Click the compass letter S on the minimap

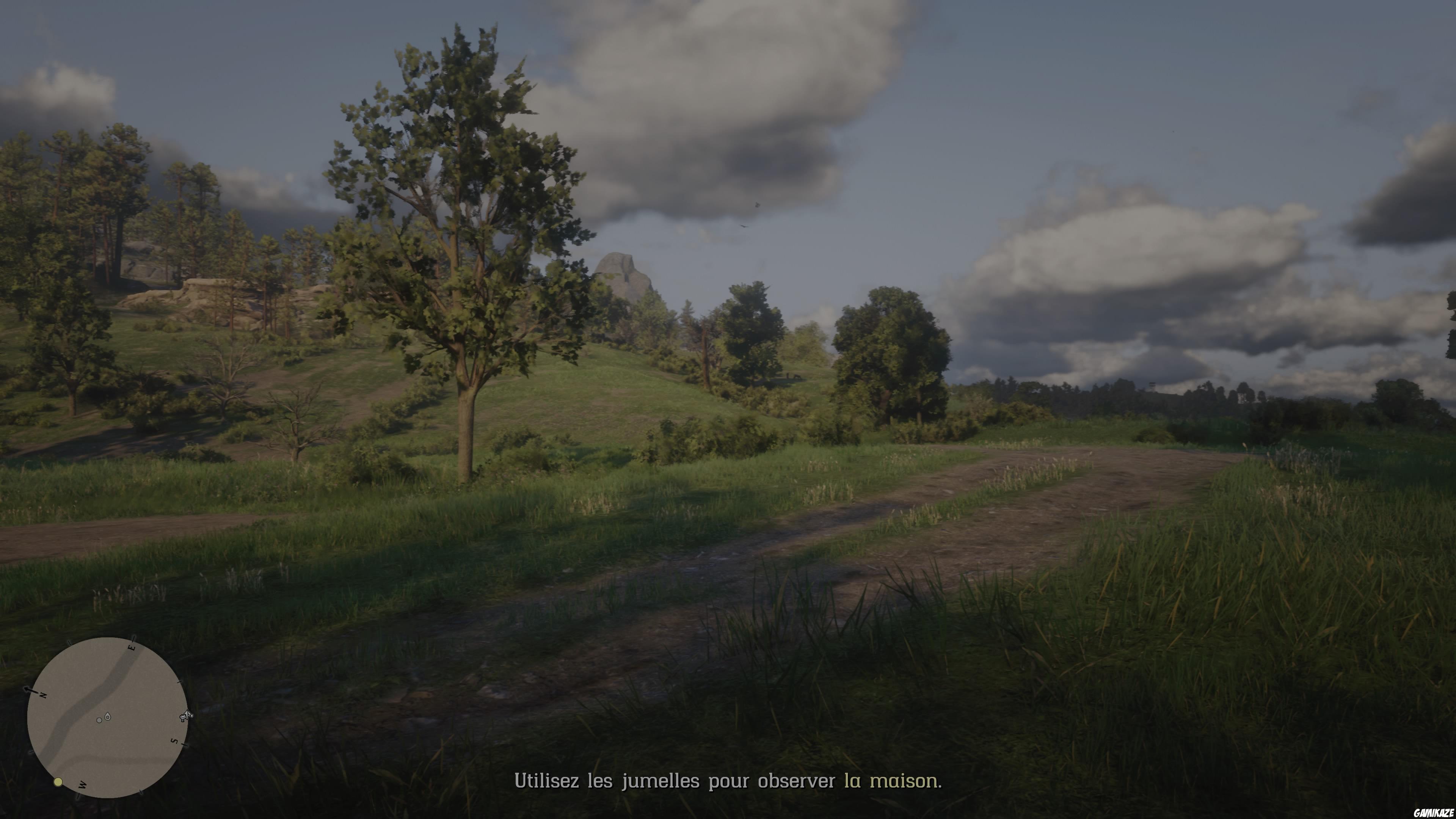pos(175,741)
